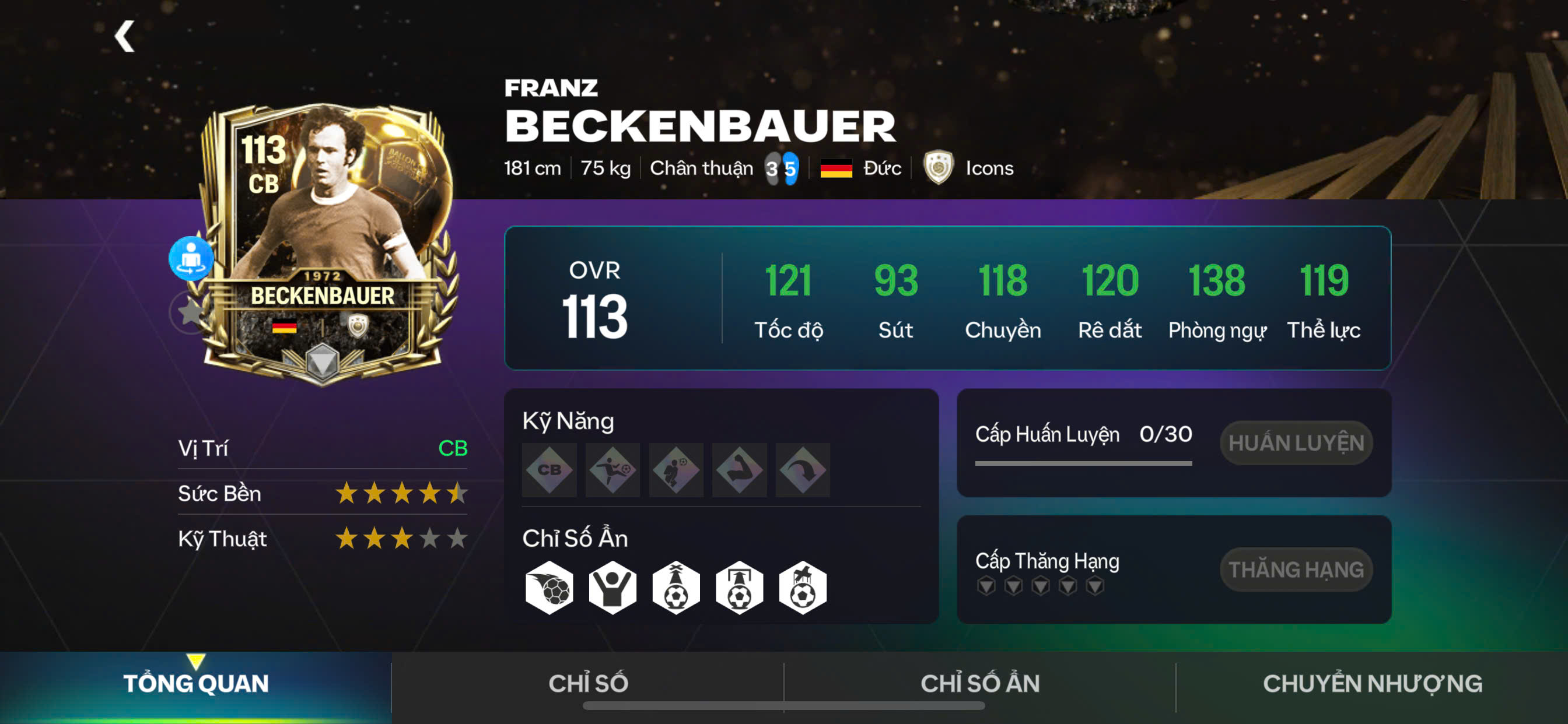The width and height of the screenshot is (1568, 724).
Task: Choose the flexed arm strength skill icon
Action: (x=739, y=470)
